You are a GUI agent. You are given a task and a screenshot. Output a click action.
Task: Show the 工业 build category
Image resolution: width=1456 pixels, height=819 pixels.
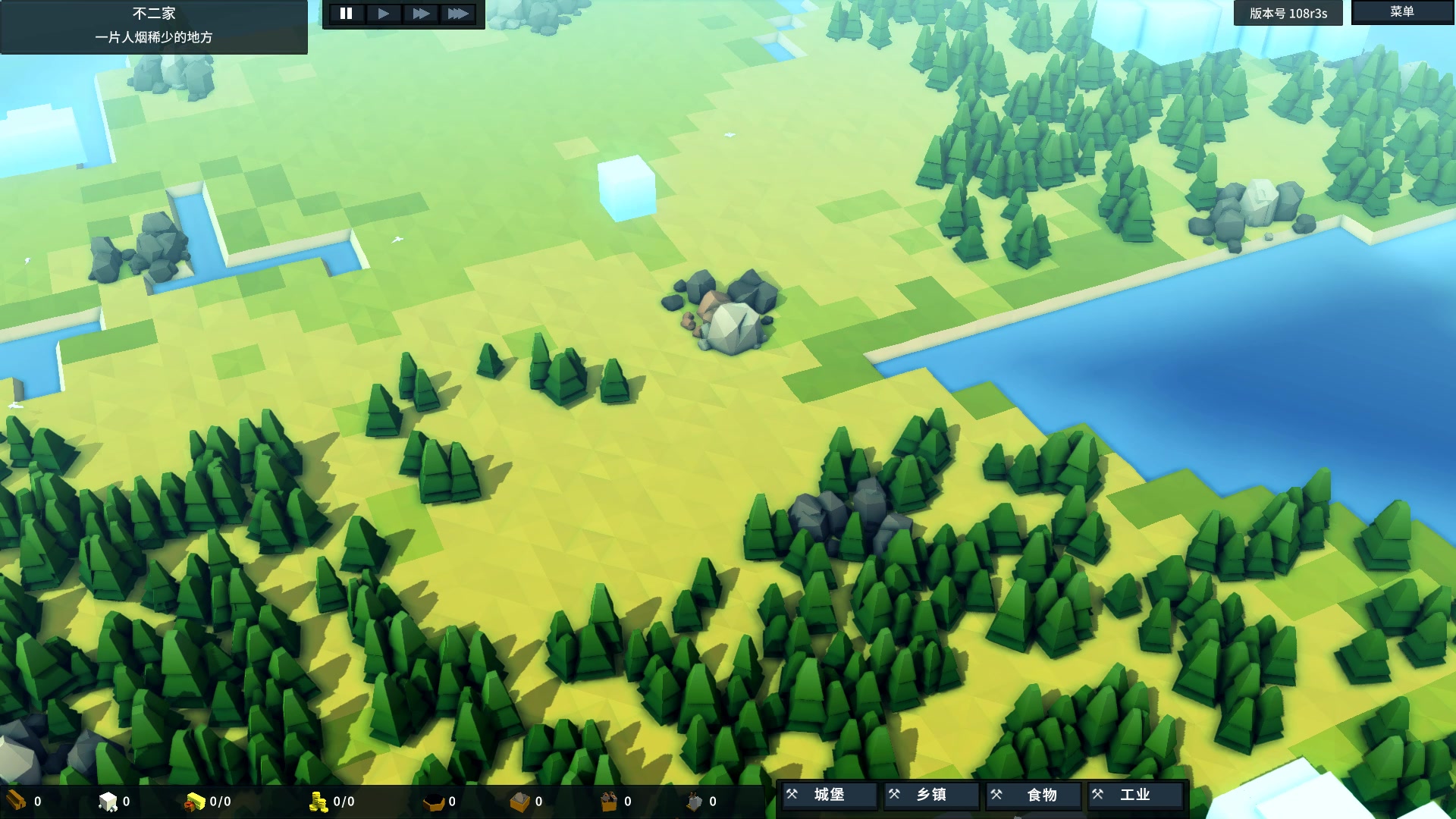tap(1135, 795)
